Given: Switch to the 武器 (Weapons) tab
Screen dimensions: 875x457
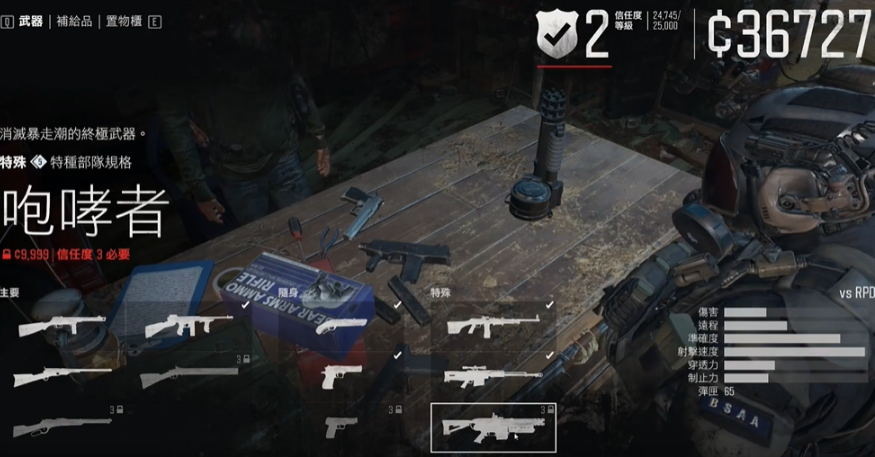Looking at the screenshot, I should pos(31,20).
